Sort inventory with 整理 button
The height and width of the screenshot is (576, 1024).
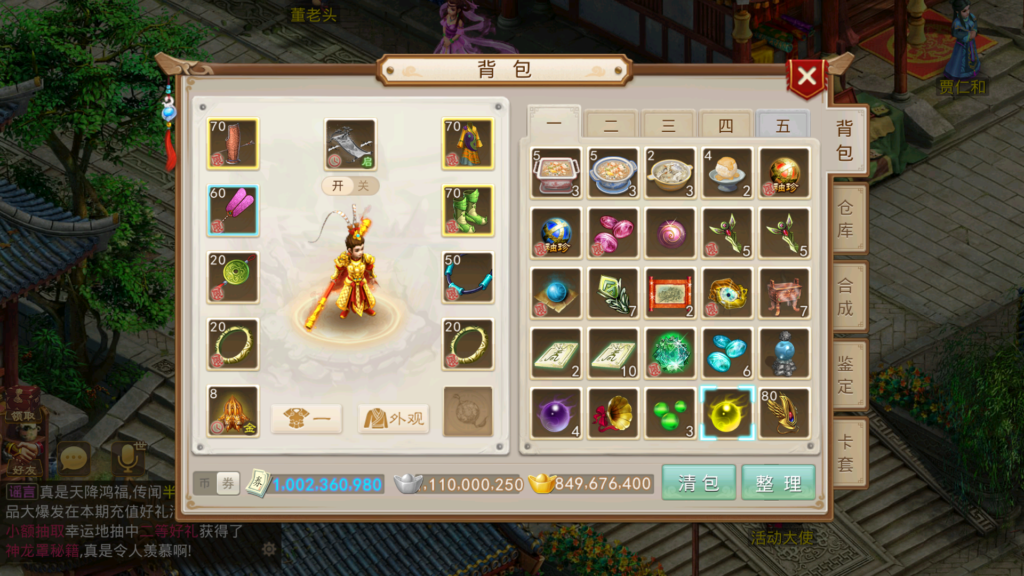(x=778, y=483)
